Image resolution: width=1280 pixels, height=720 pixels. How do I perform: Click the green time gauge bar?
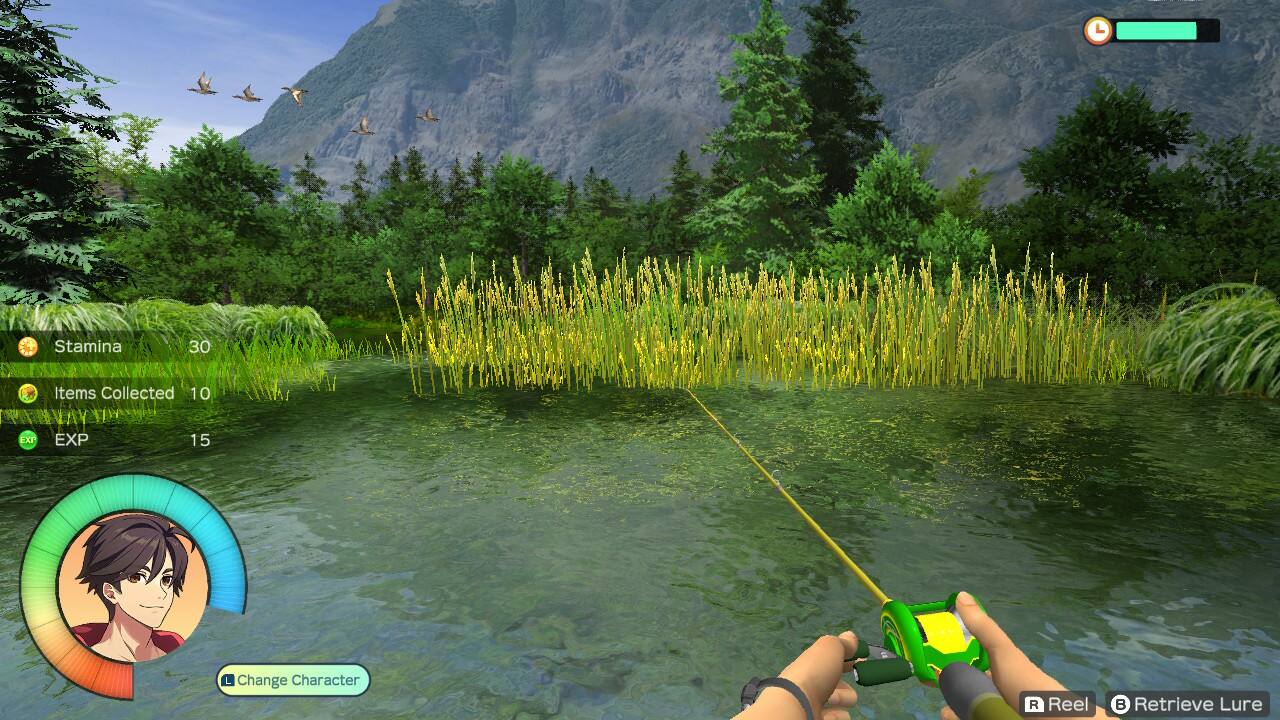(x=1155, y=31)
